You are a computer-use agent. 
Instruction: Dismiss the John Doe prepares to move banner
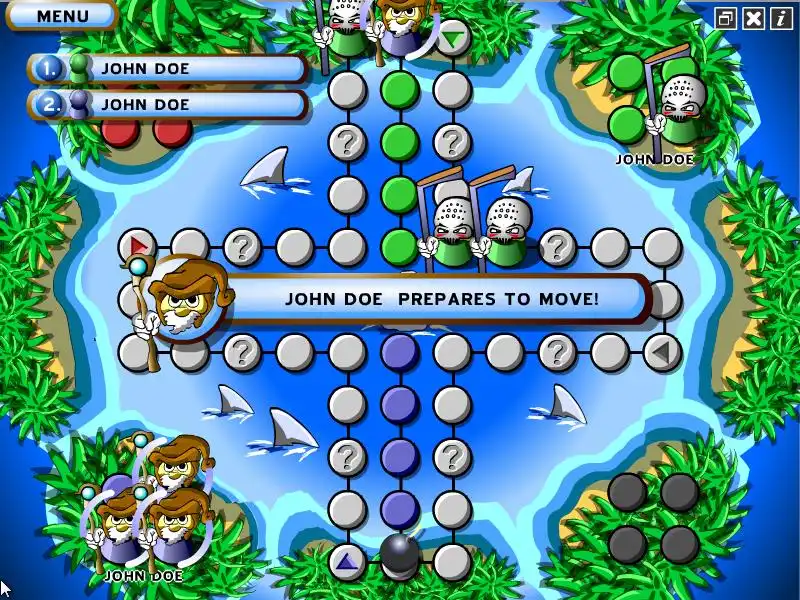pos(440,298)
